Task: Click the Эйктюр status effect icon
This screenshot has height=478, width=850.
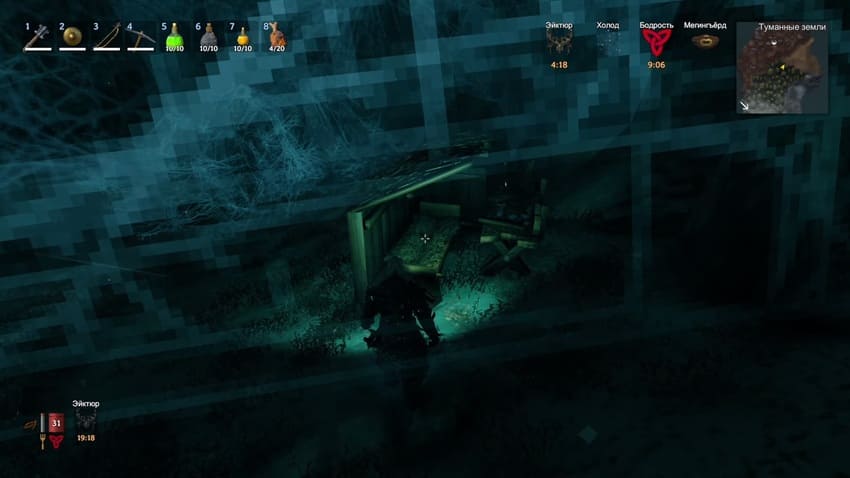Action: 559,42
